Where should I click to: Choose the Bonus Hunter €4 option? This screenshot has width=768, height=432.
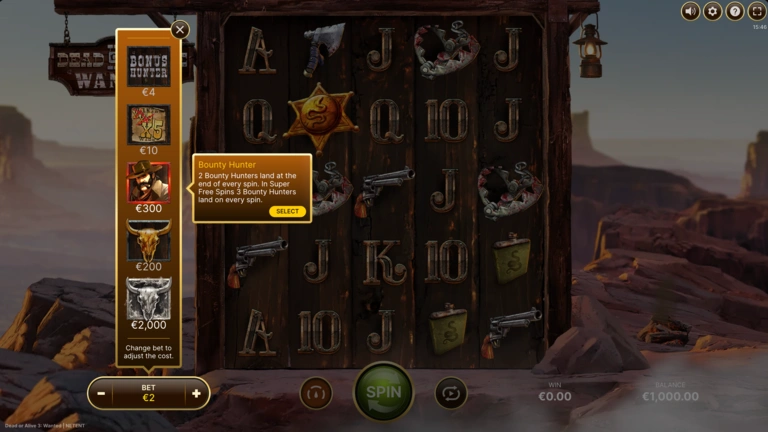coord(148,67)
